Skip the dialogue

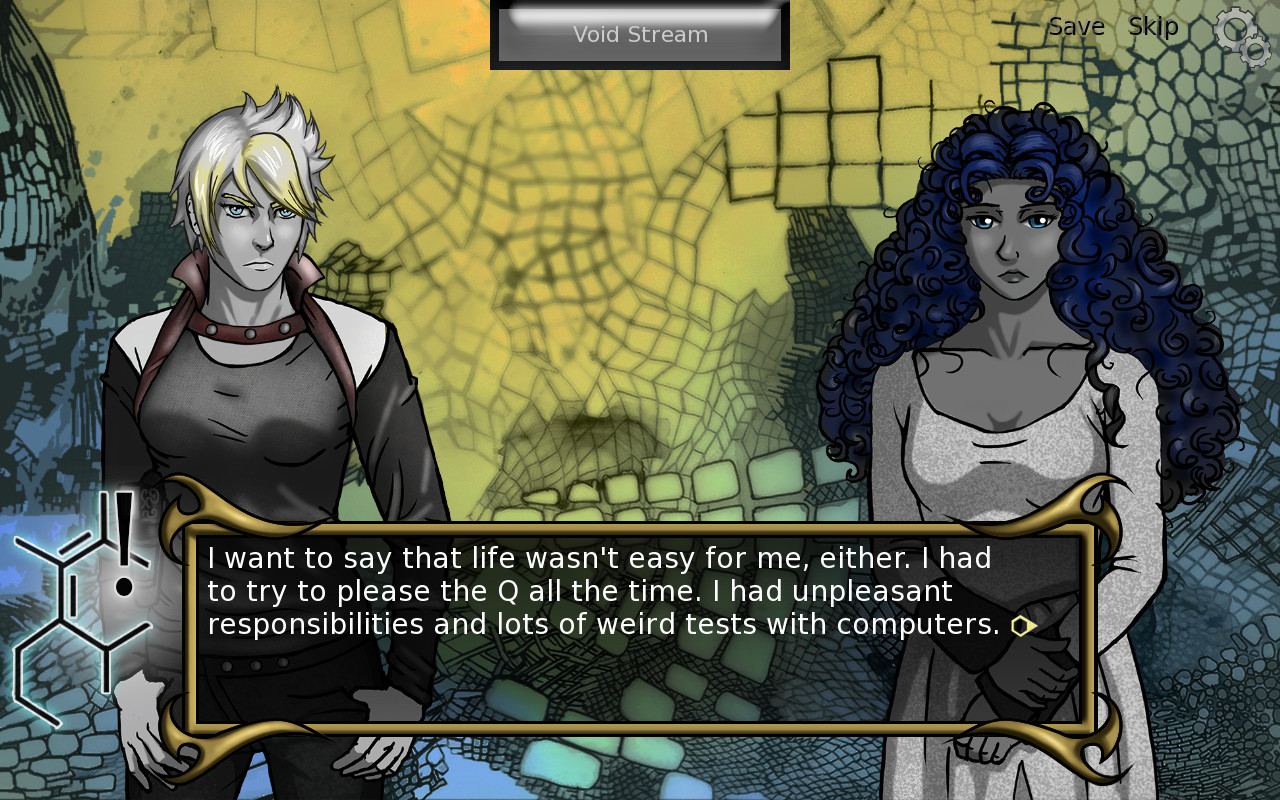[x=1153, y=27]
